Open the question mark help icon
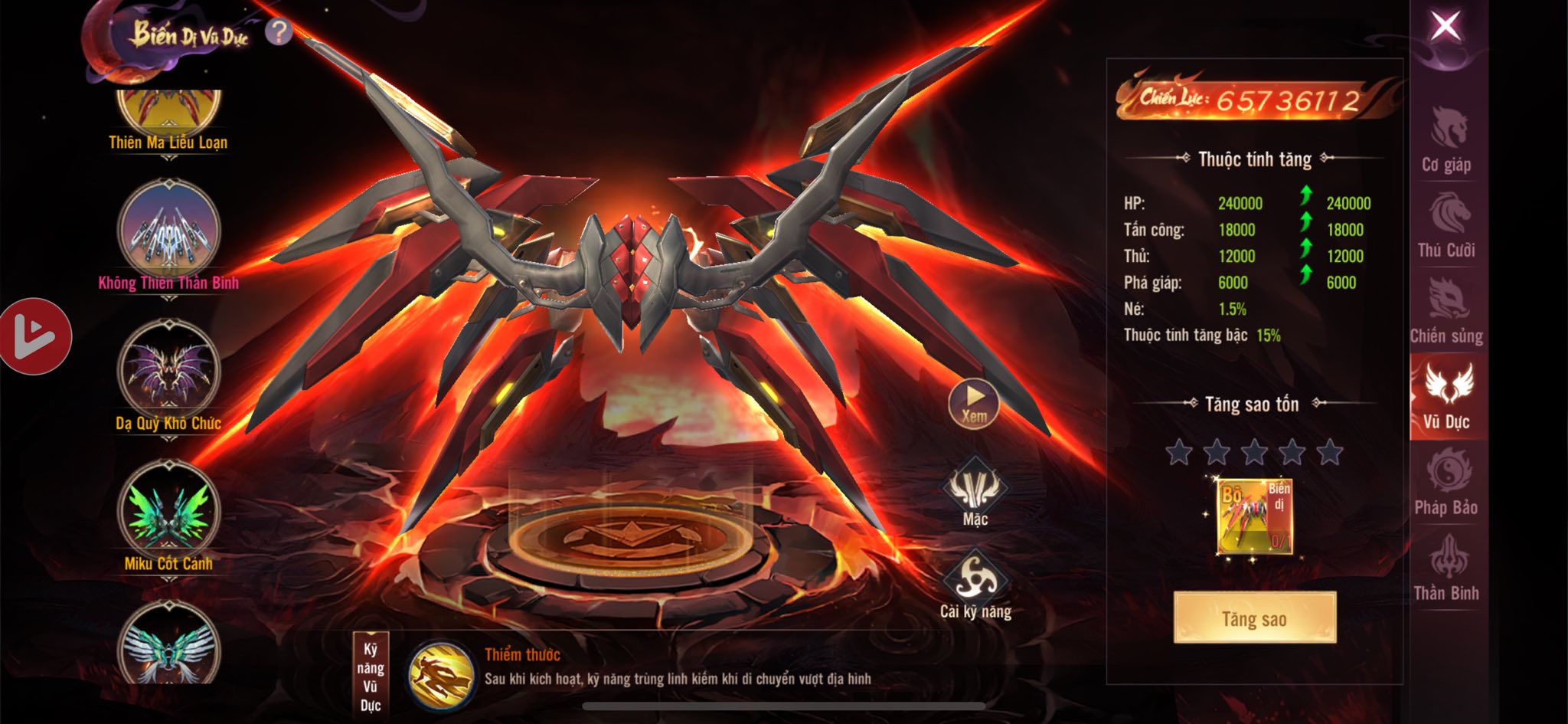This screenshot has width=1568, height=724. [279, 32]
